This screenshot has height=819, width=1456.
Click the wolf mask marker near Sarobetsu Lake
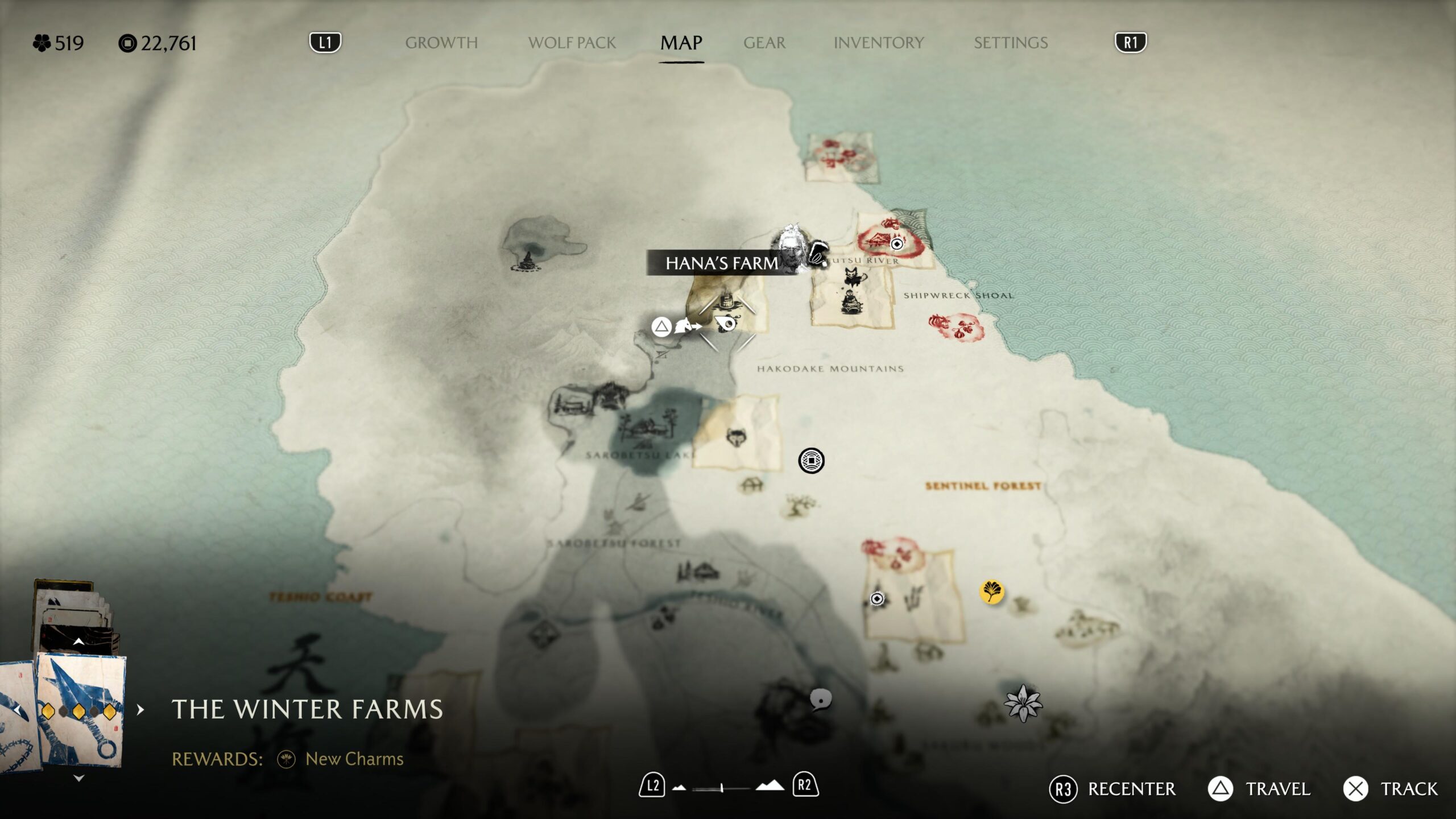pos(737,437)
